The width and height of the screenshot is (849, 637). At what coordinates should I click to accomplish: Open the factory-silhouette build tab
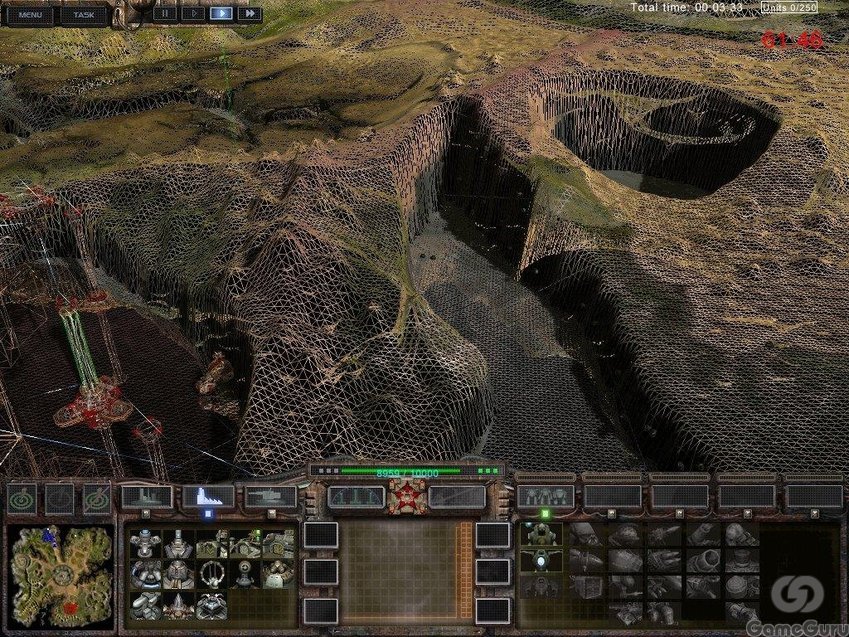(147, 496)
